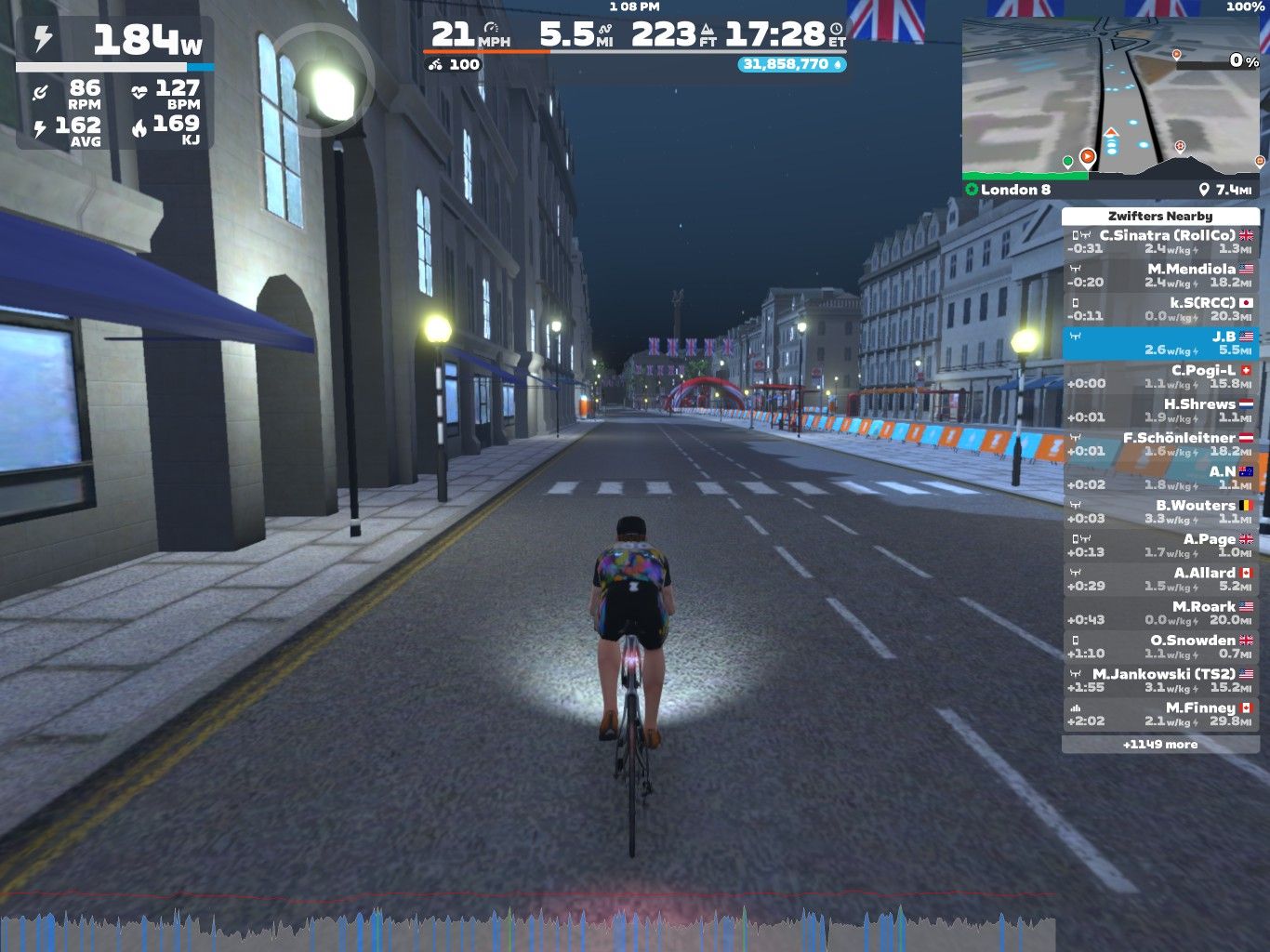Viewport: 1270px width, 952px height.
Task: Select C.Sinatra (RollCo) in nearby riders
Action: pos(1160,242)
